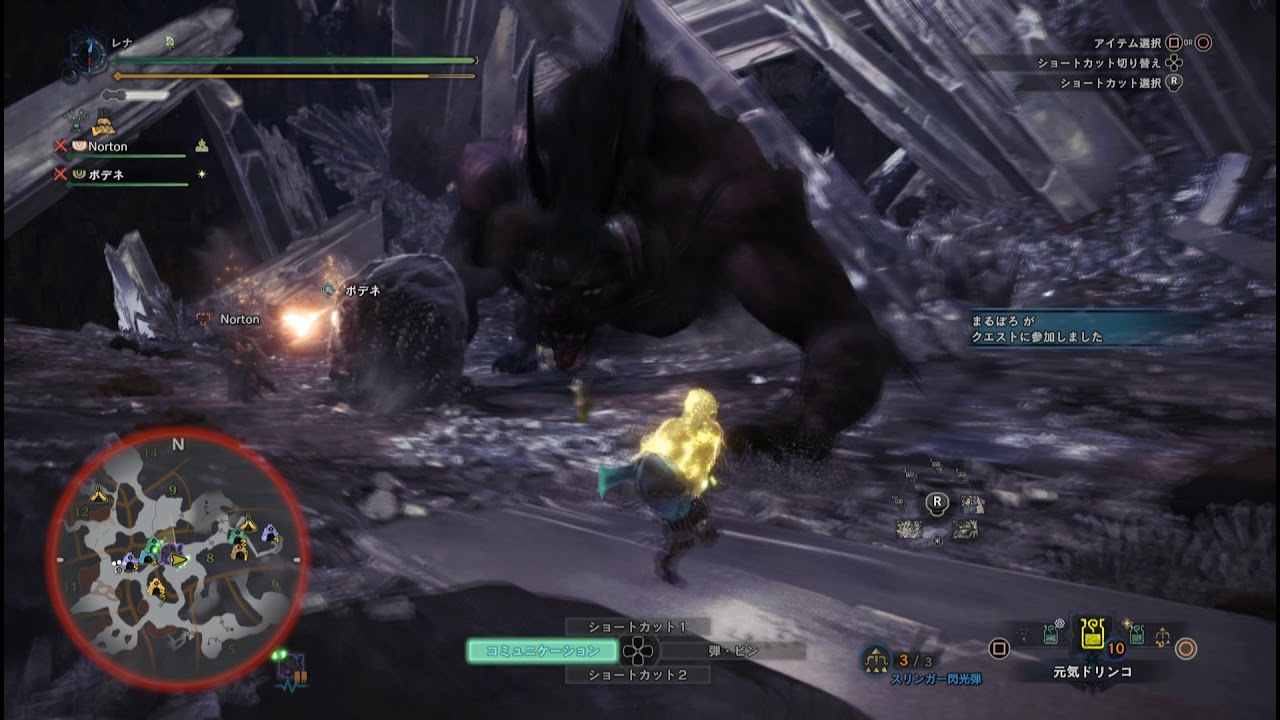Open the circular area minimap
This screenshot has width=1280, height=720.
pyautogui.click(x=178, y=559)
